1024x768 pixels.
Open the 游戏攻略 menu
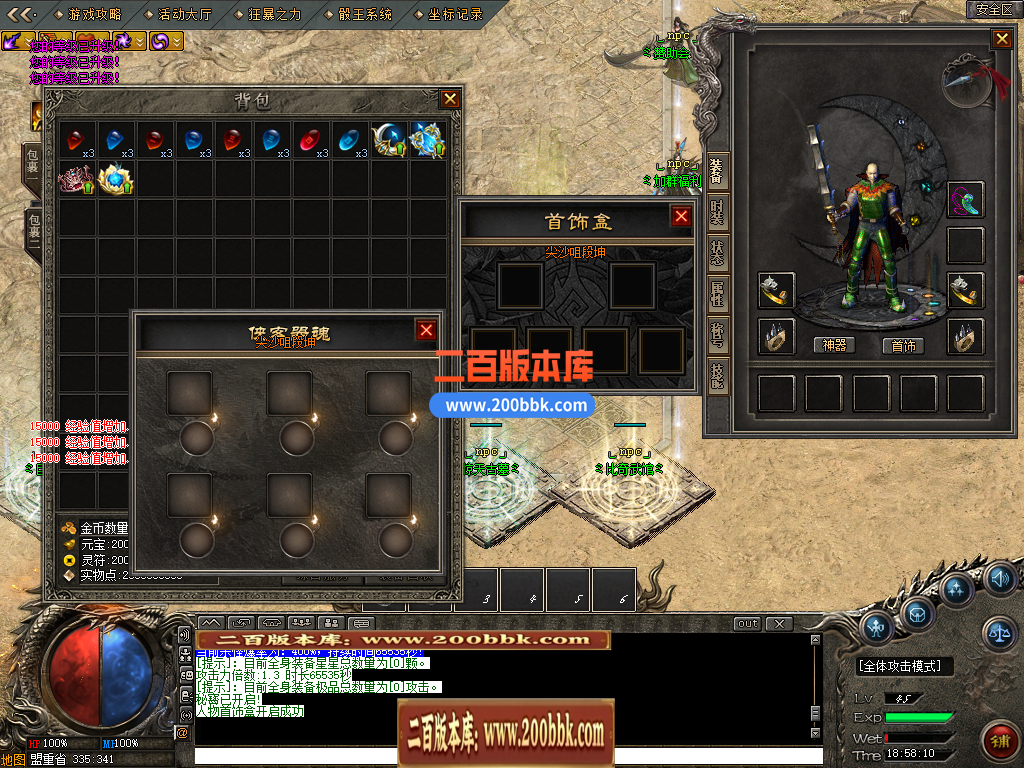pyautogui.click(x=95, y=14)
